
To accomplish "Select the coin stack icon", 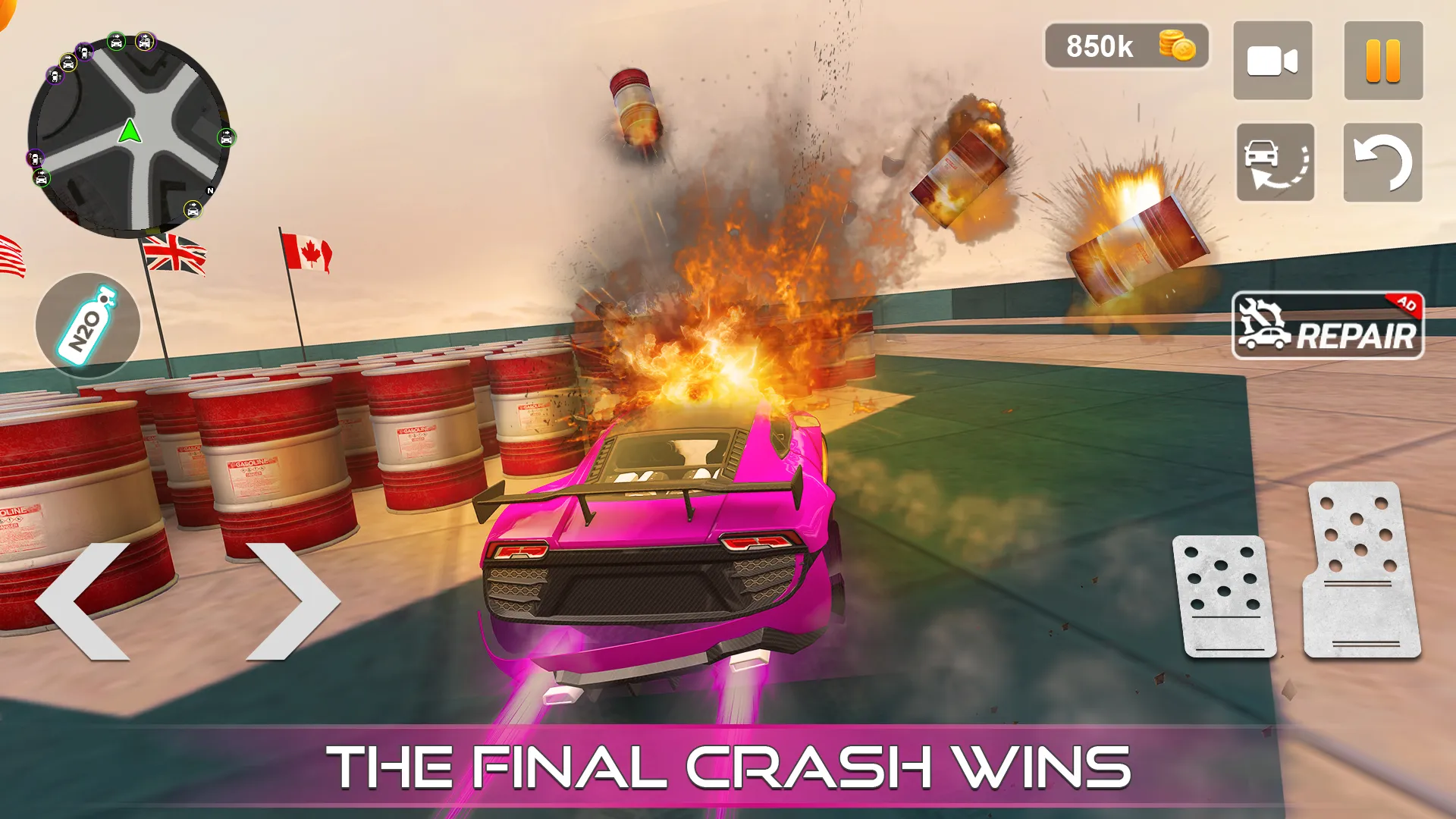I will pos(1175,47).
